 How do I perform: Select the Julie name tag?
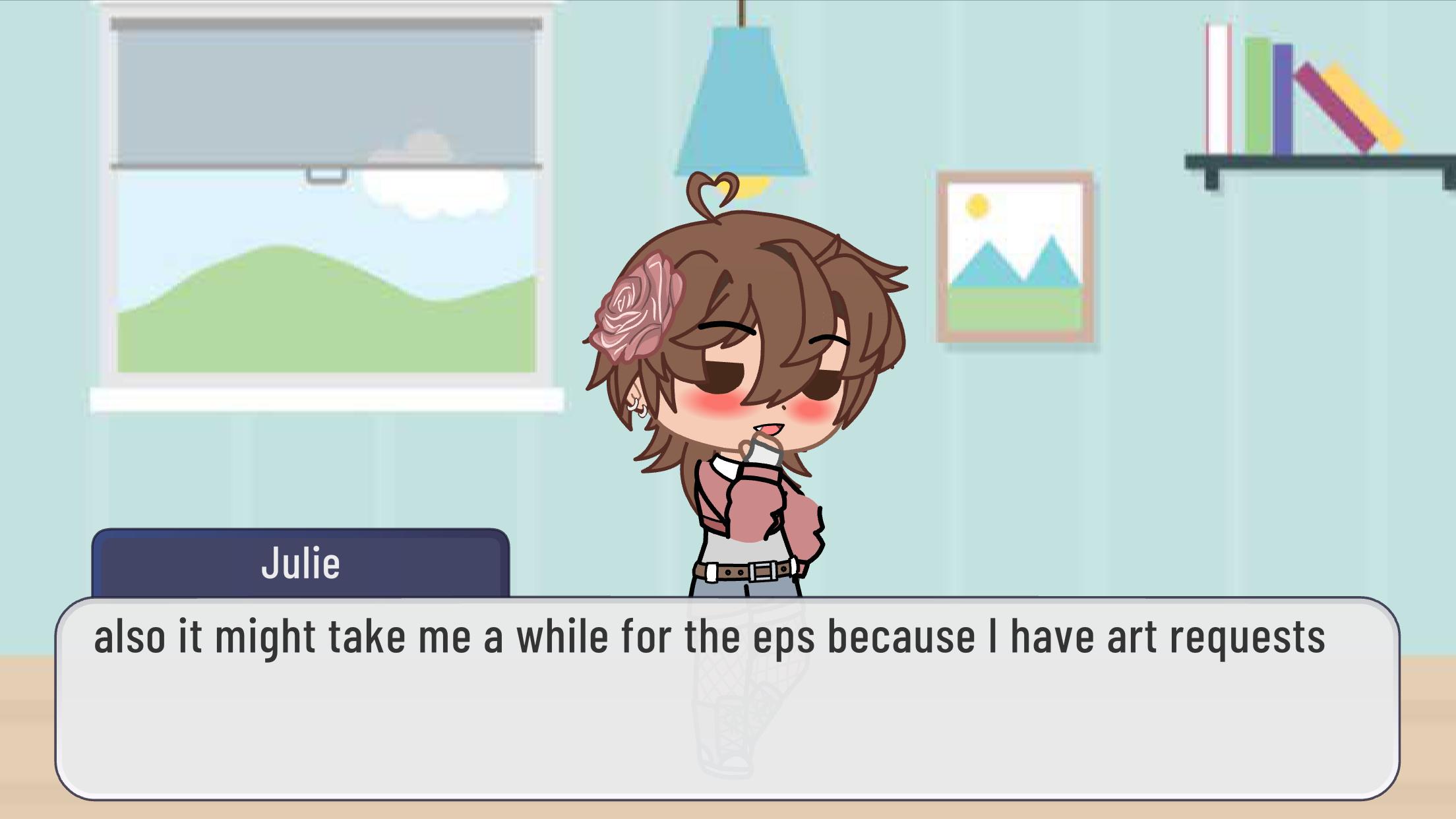(x=301, y=564)
